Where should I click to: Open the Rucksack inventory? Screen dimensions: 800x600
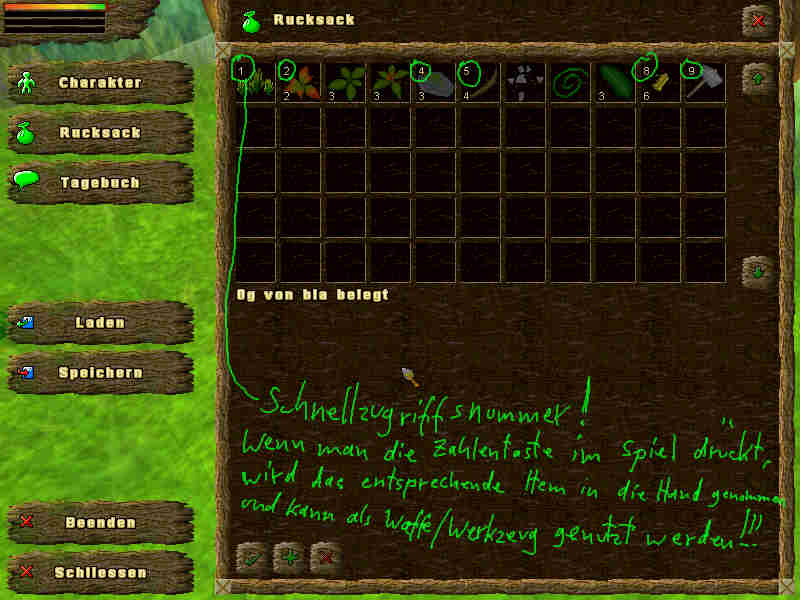[100, 133]
